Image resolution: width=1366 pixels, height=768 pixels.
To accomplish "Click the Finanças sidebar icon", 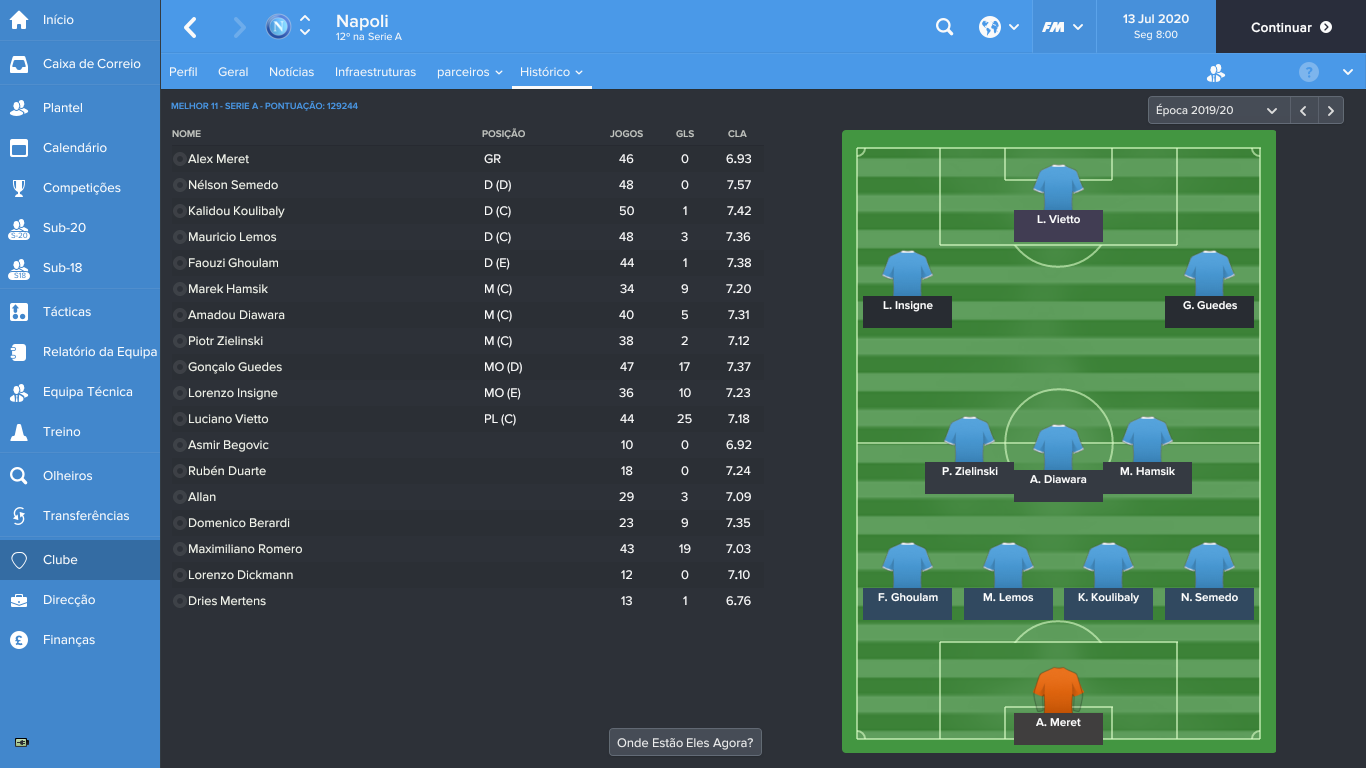I will tap(20, 639).
